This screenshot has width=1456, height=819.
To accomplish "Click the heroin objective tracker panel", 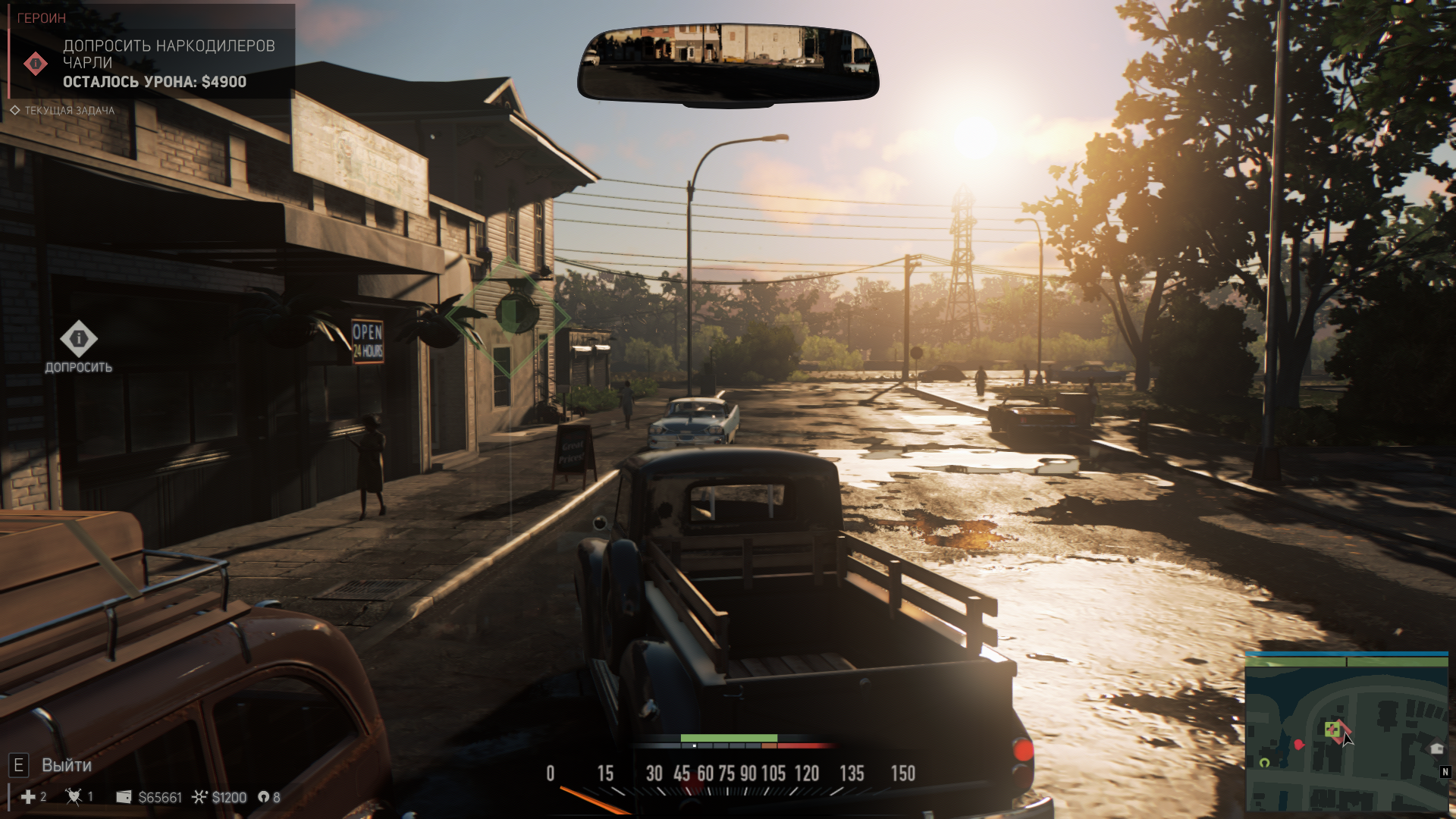I will (152, 52).
